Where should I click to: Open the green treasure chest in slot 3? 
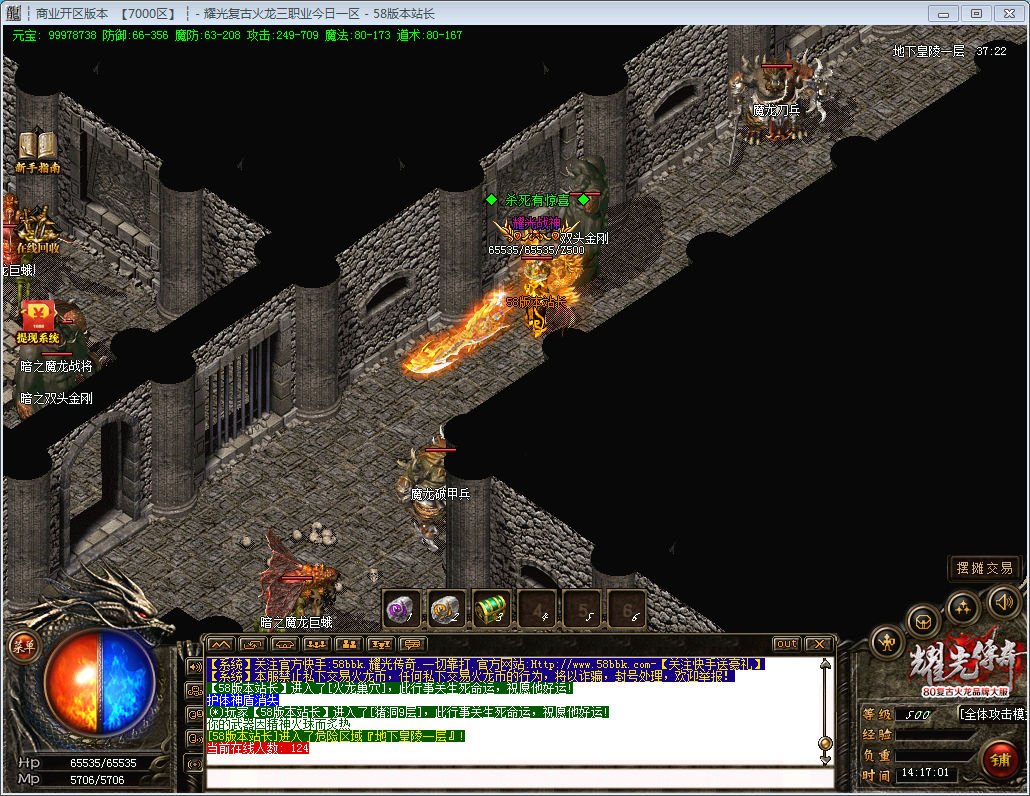coord(492,608)
